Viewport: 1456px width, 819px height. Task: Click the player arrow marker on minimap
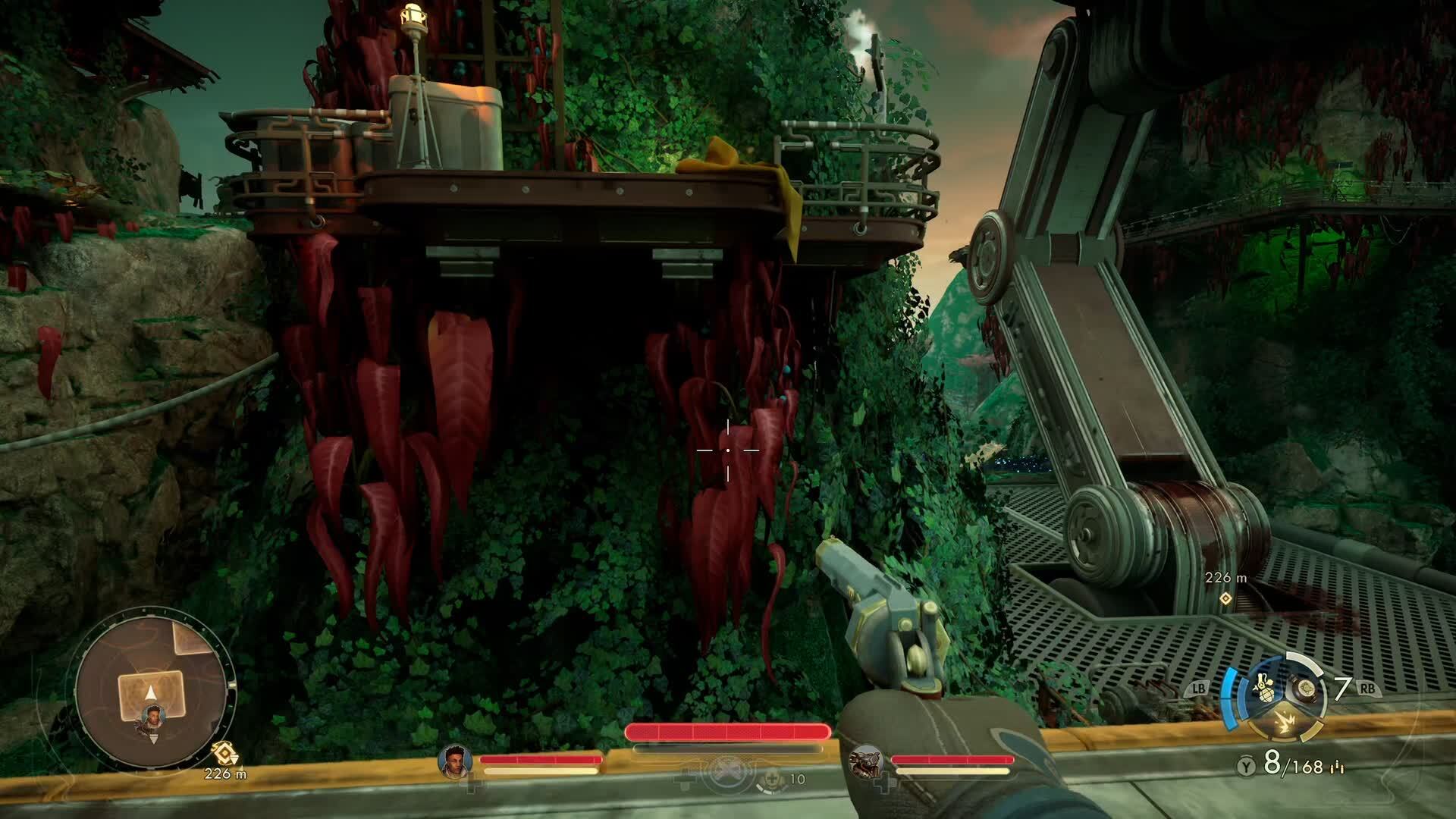click(150, 692)
